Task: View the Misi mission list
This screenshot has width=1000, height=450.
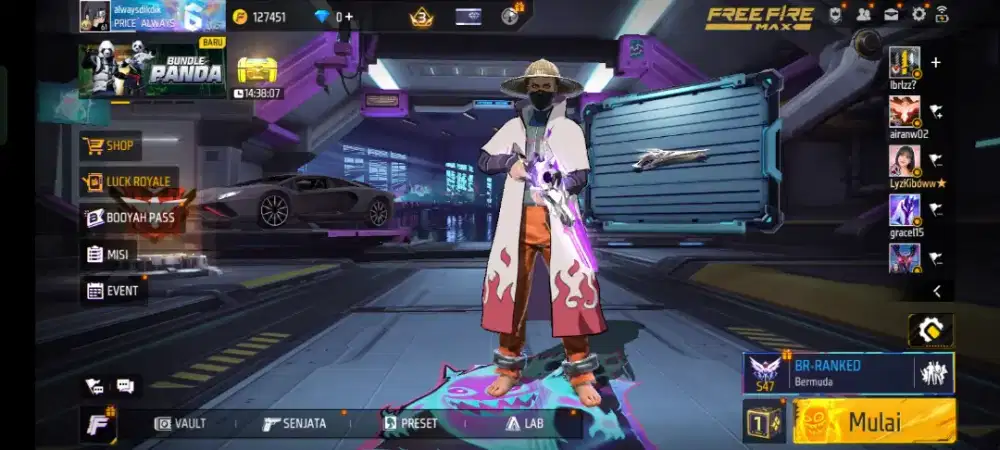Action: (108, 254)
